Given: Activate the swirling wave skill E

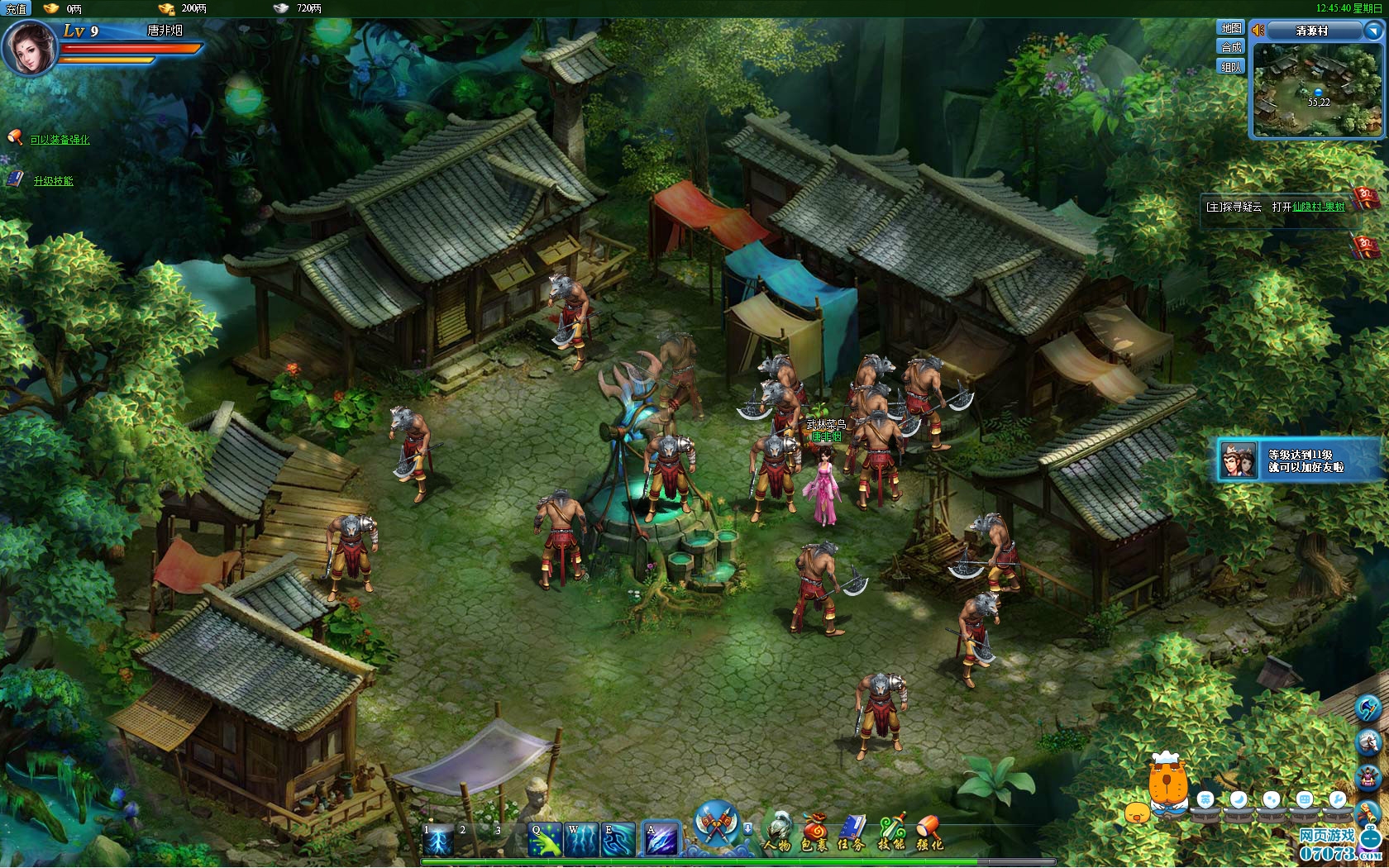Looking at the screenshot, I should coord(618,840).
